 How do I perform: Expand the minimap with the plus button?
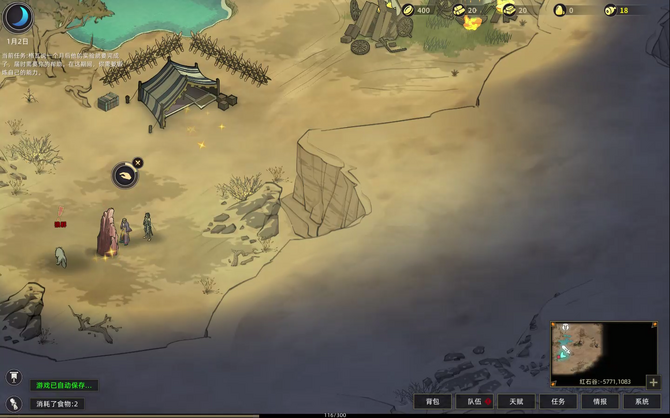click(653, 382)
